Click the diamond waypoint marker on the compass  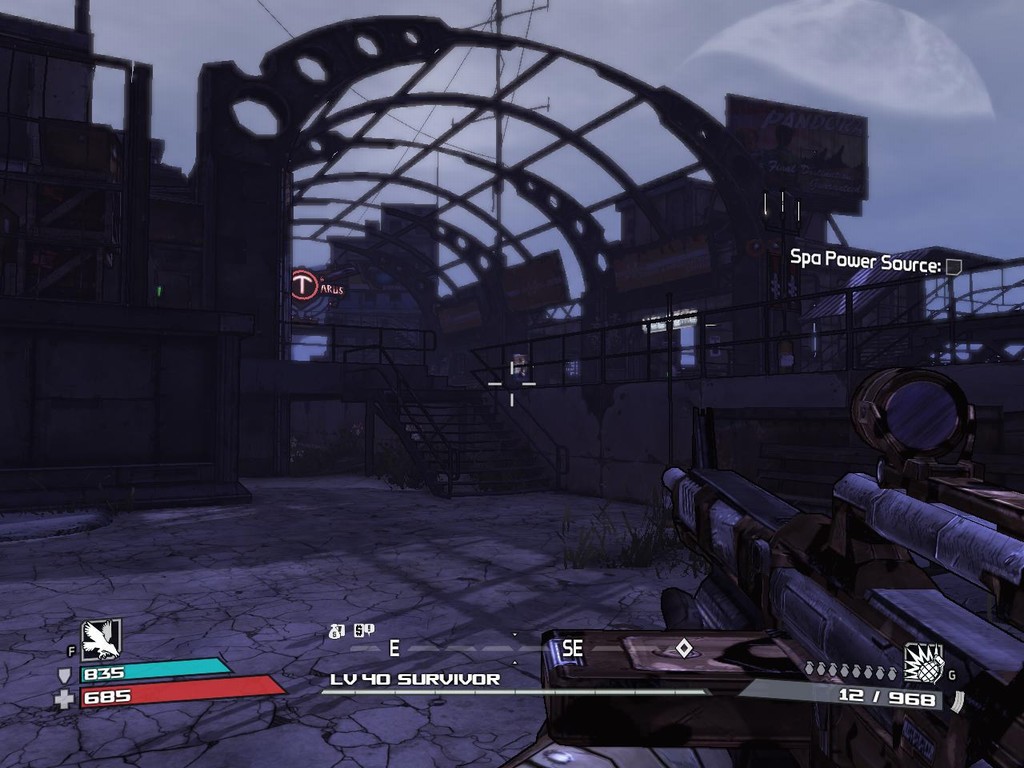pos(684,648)
